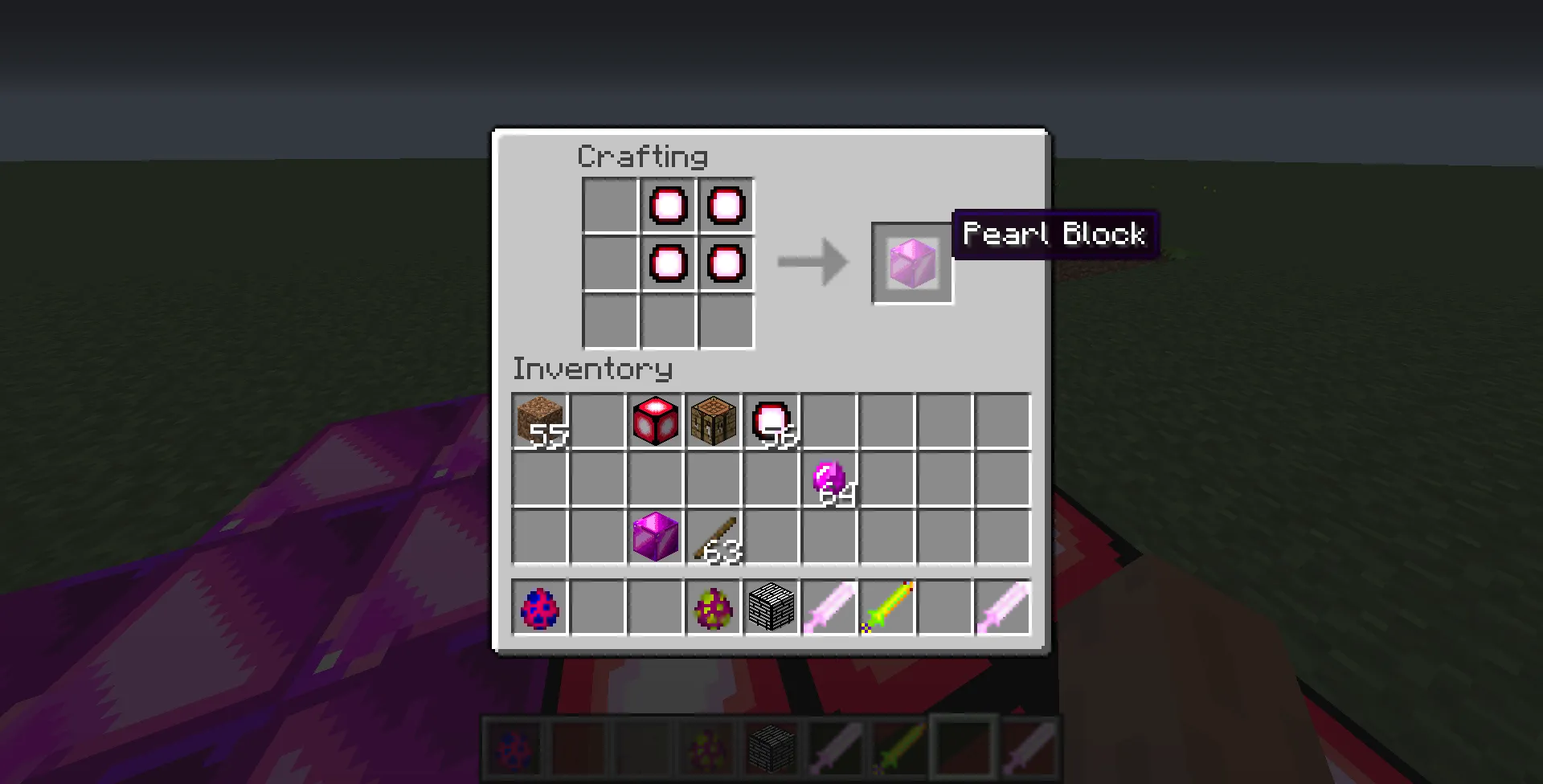Select the blue-spotted spawn egg in the hotbar row
Image resolution: width=1543 pixels, height=784 pixels.
tap(540, 608)
